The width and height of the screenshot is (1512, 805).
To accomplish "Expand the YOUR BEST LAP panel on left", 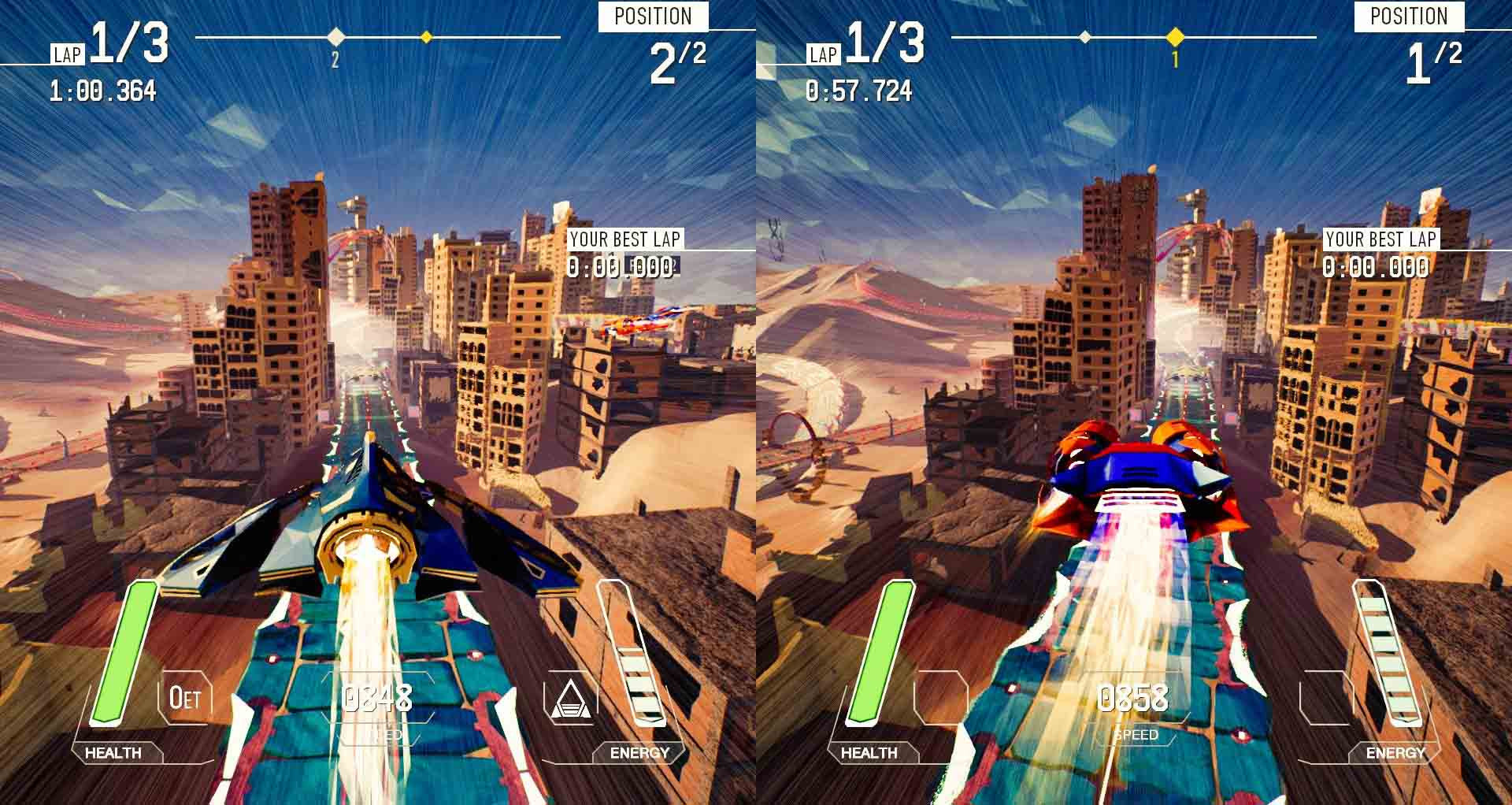I will pyautogui.click(x=626, y=252).
